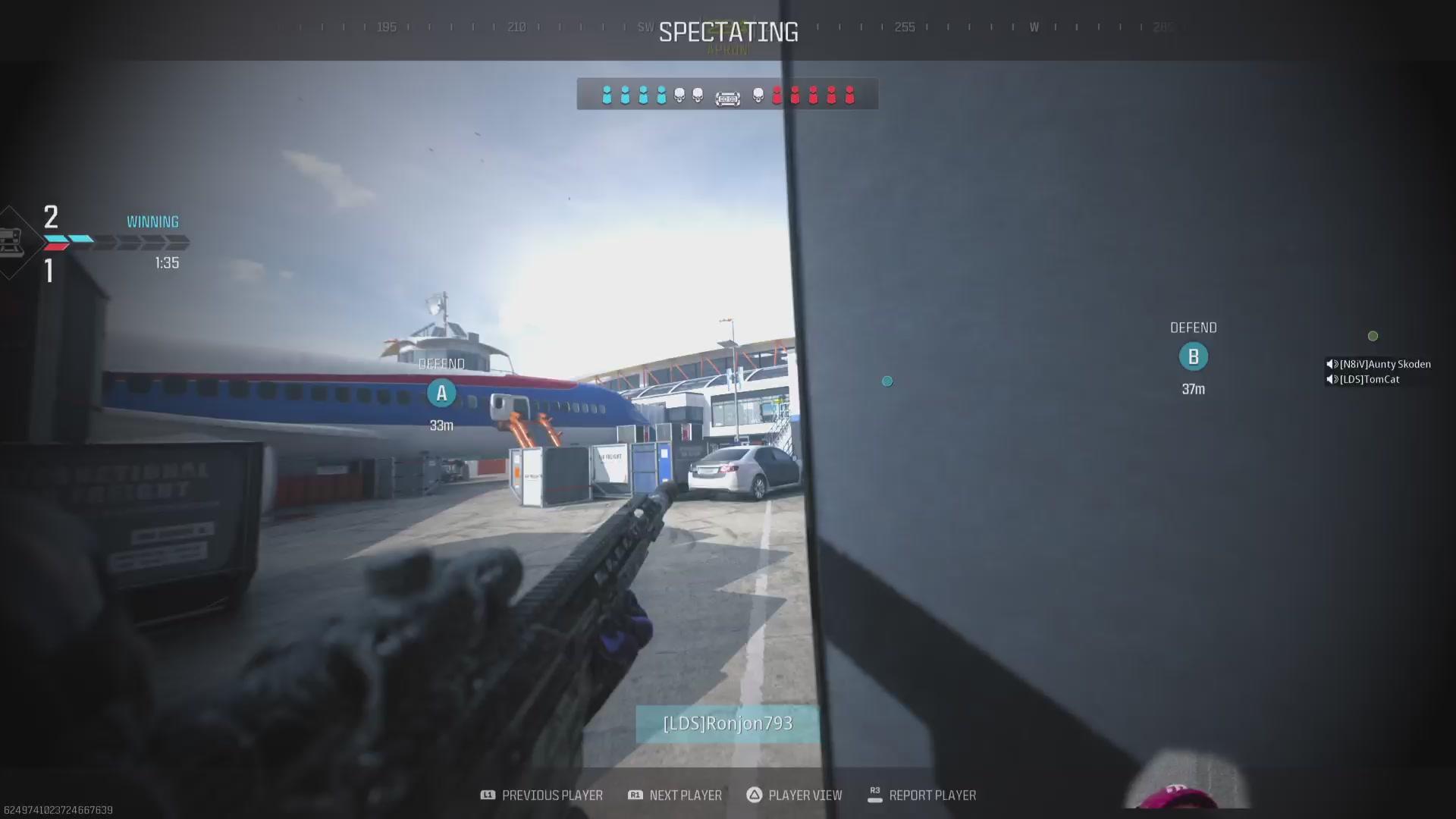
Task: Expand the [LDS]Ronjon793 nameplate banner
Action: click(x=726, y=723)
